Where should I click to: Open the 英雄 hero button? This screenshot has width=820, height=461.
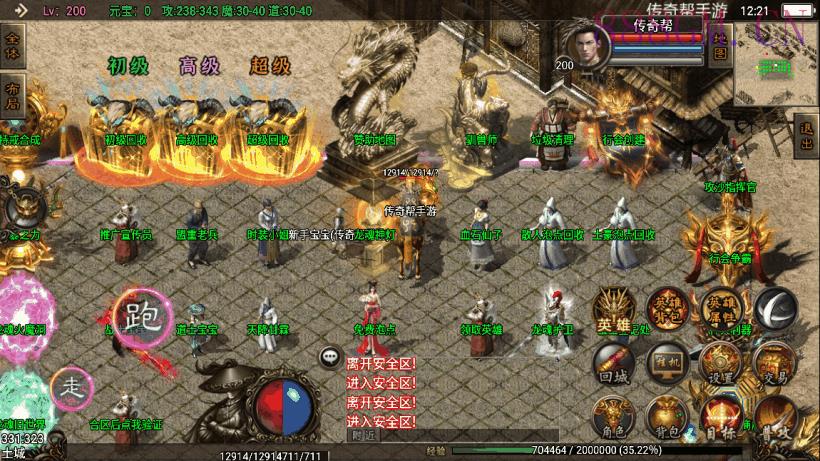coord(613,311)
